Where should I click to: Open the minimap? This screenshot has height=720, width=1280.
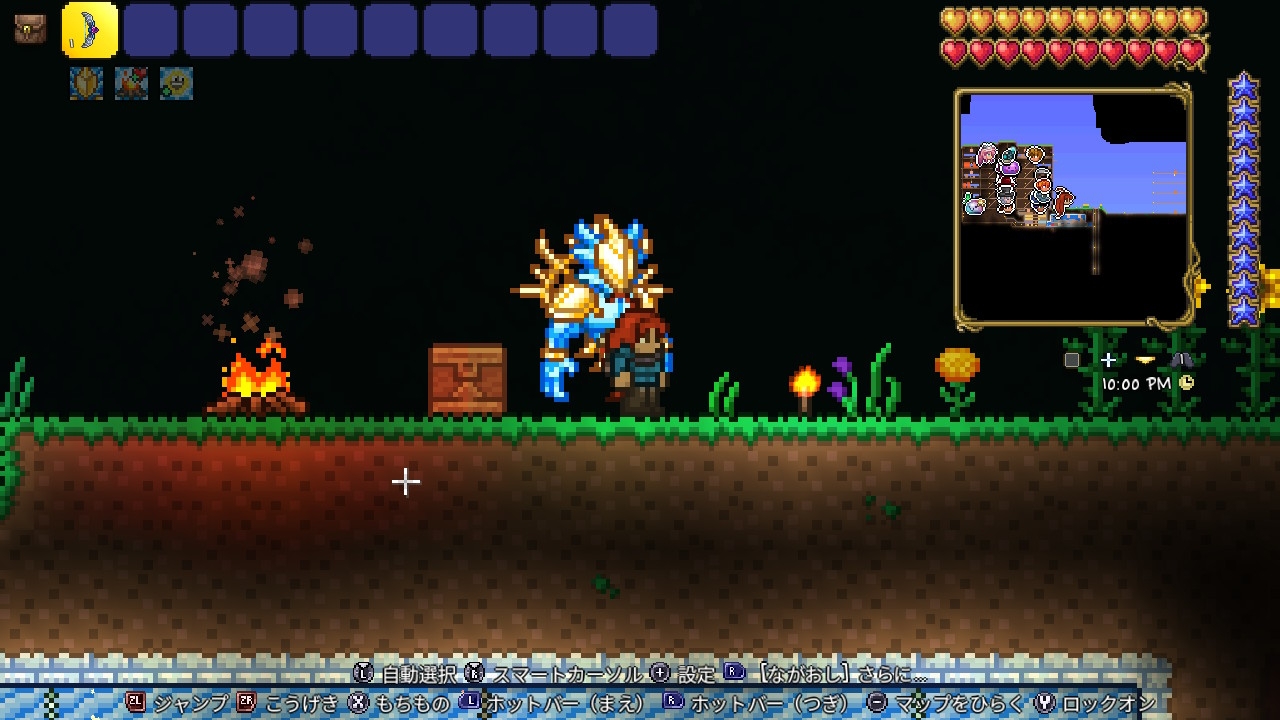(x=1073, y=206)
